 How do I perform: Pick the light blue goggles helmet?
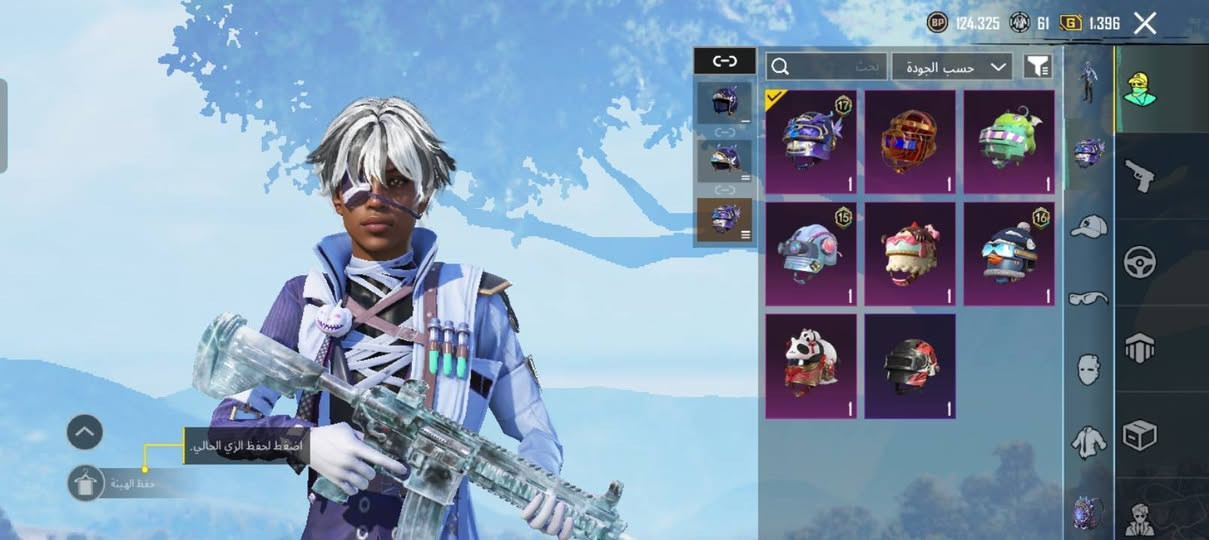coord(810,253)
